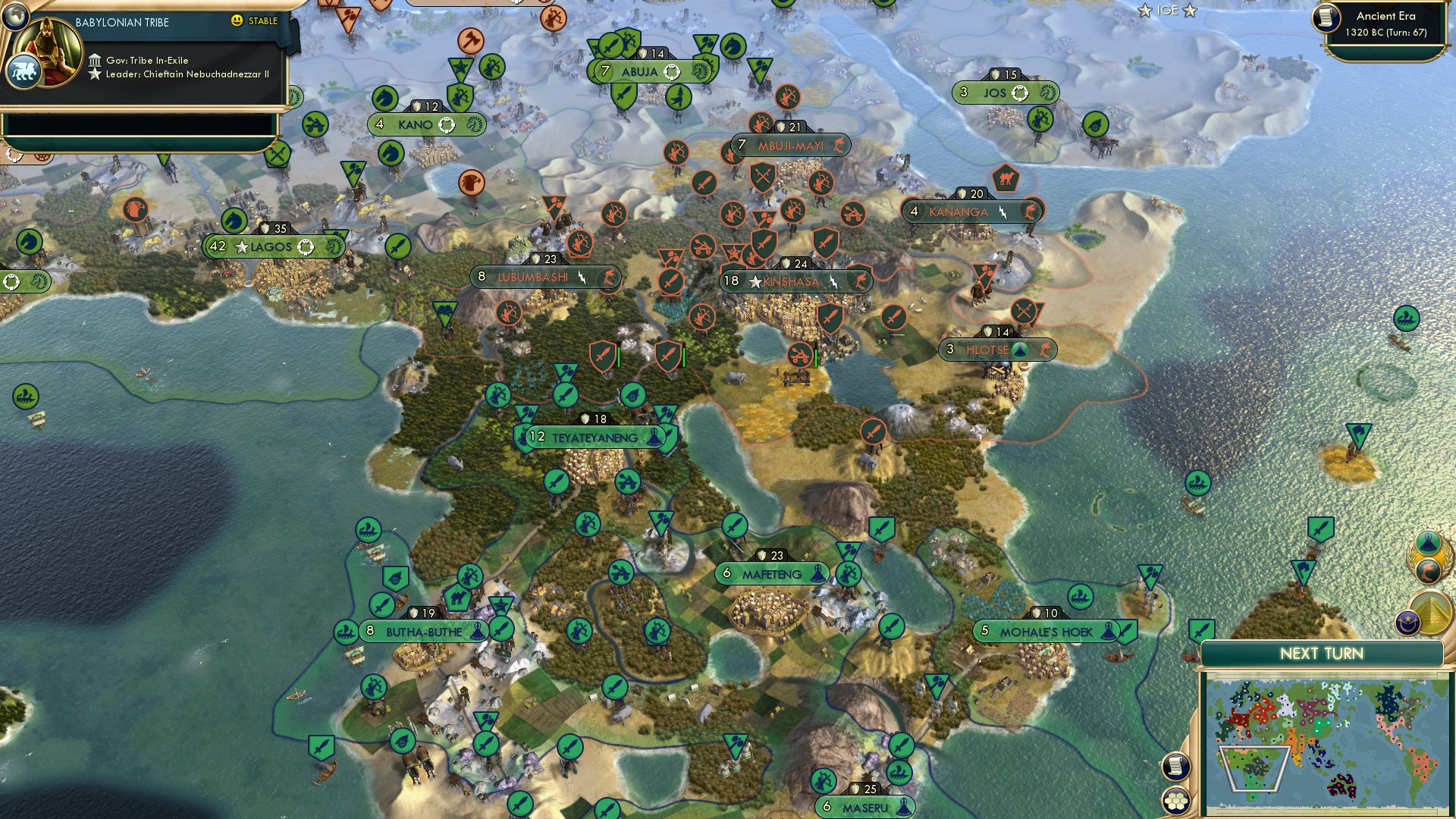Toggle the hex grid overlay icon

(1175, 802)
